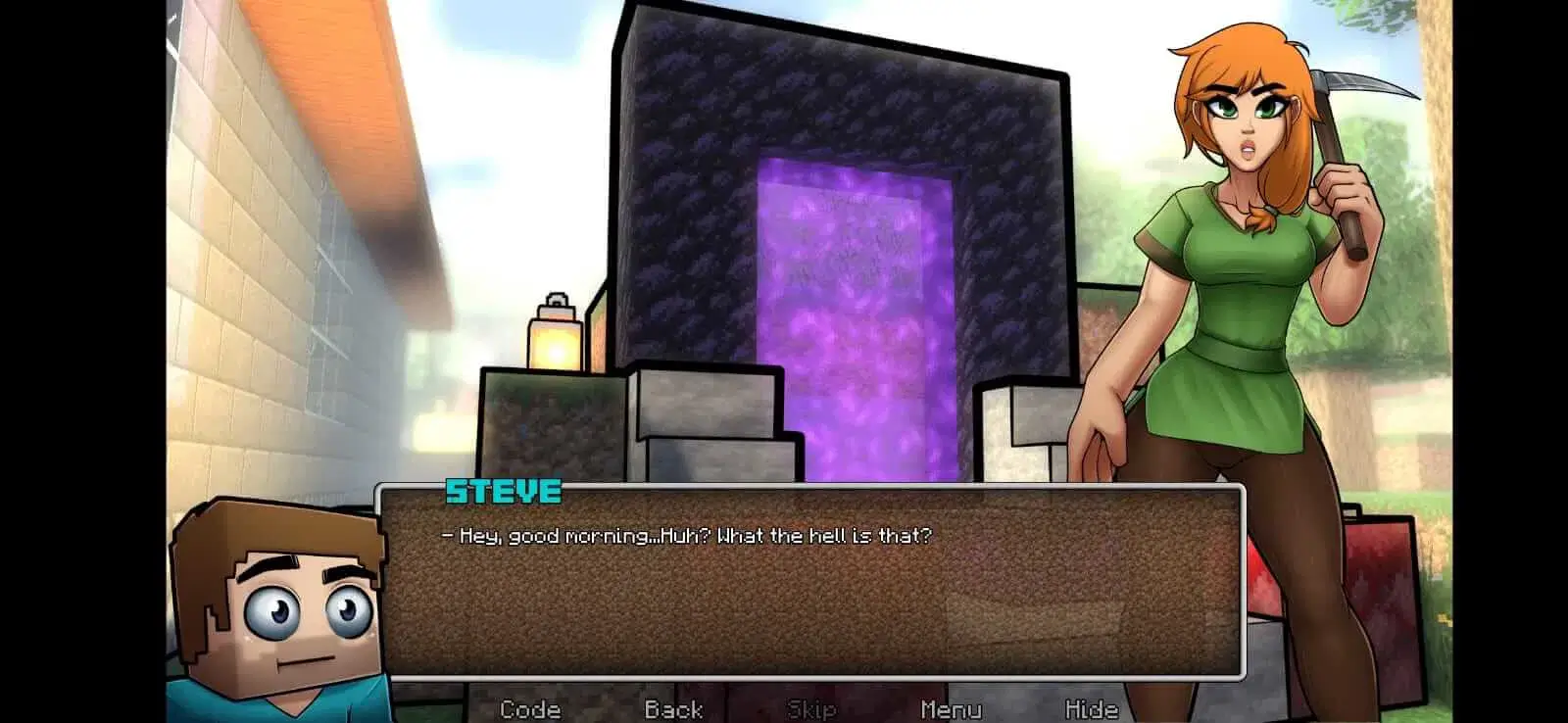Image resolution: width=1568 pixels, height=723 pixels.
Task: Click the STEVE name label
Action: click(x=503, y=493)
